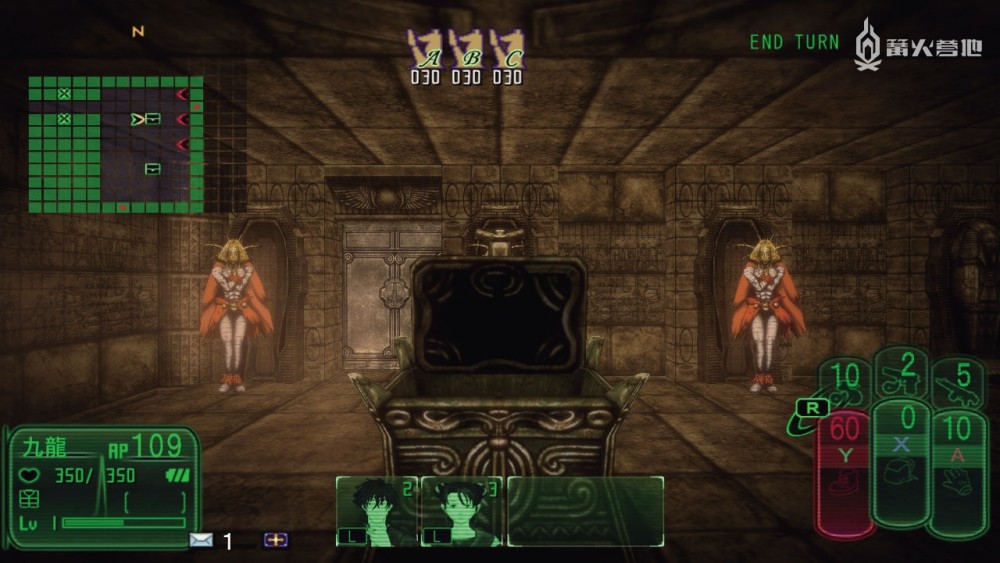Select the purple card labeled C
Viewport: 1000px width, 563px height.
[508, 50]
